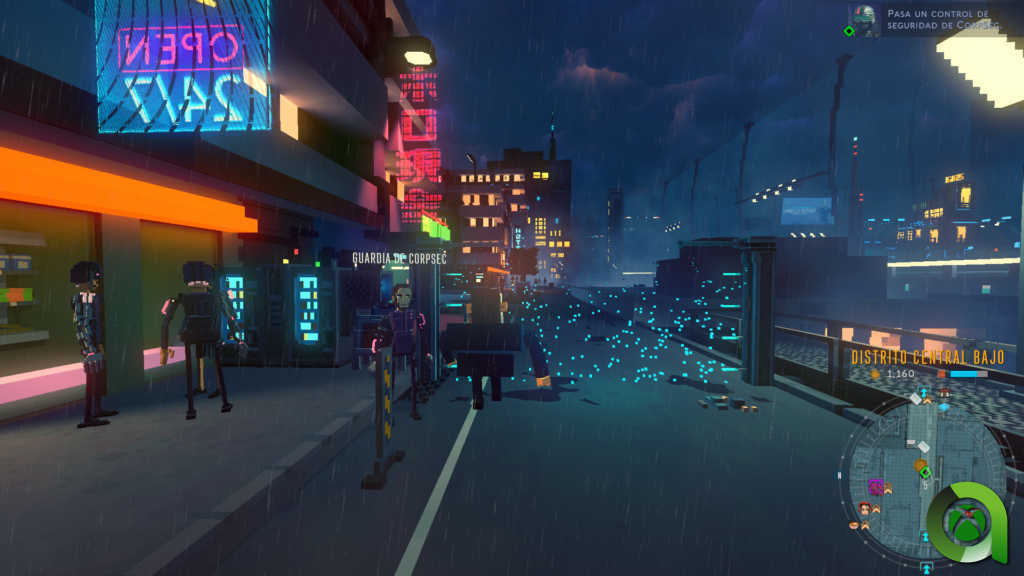Click the green diamond objective marker on minimap
Screen dimensions: 1024x576
pos(926,473)
